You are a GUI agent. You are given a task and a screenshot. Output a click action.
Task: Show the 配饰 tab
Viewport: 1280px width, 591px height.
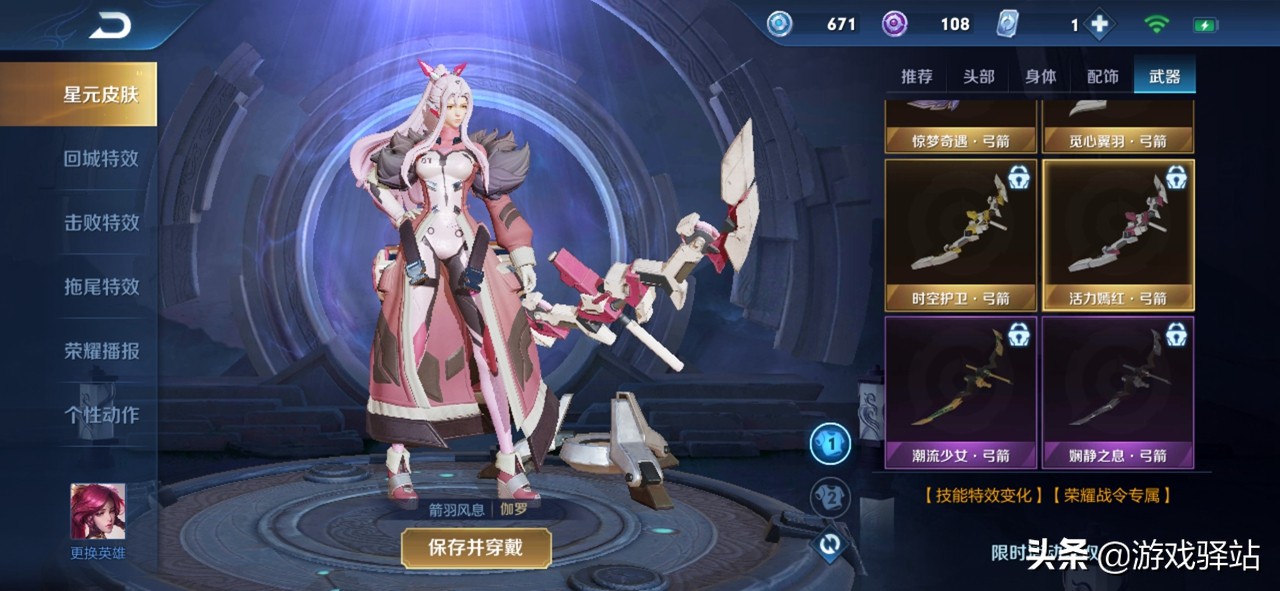(1102, 77)
